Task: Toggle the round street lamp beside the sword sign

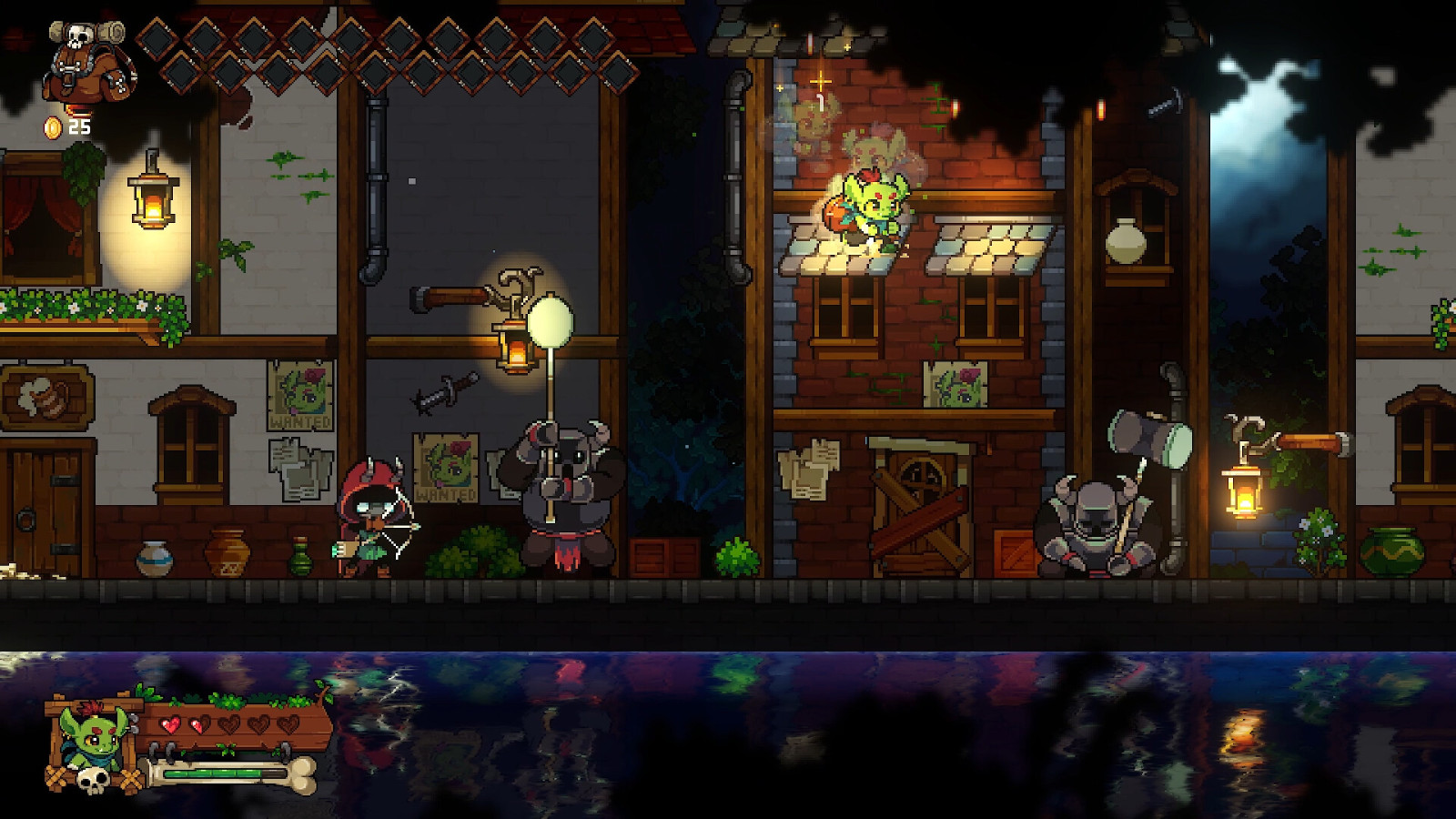Action: point(550,323)
